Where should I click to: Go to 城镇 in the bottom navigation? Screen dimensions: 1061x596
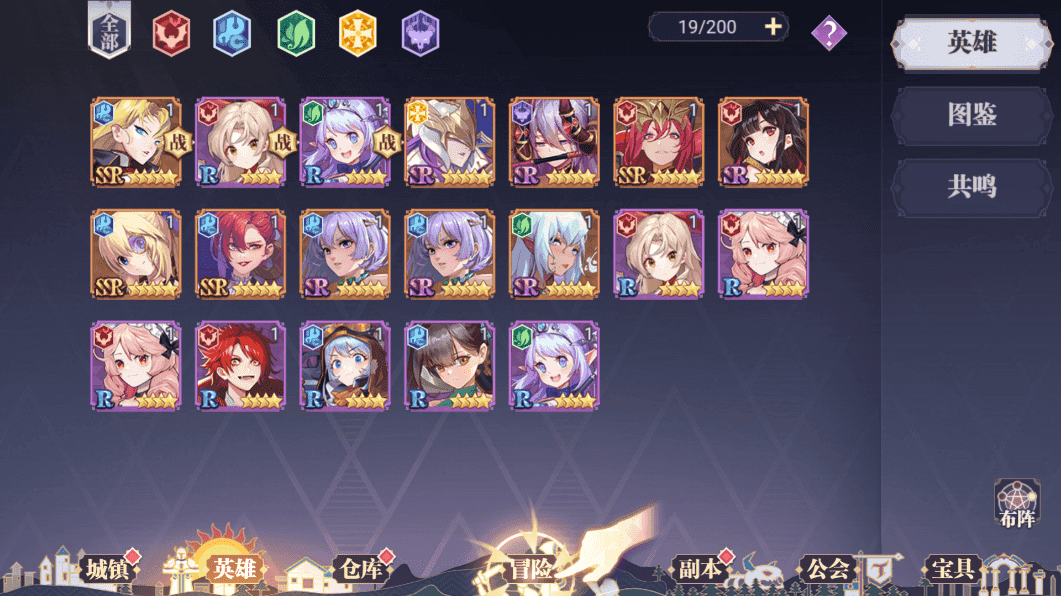pos(107,569)
